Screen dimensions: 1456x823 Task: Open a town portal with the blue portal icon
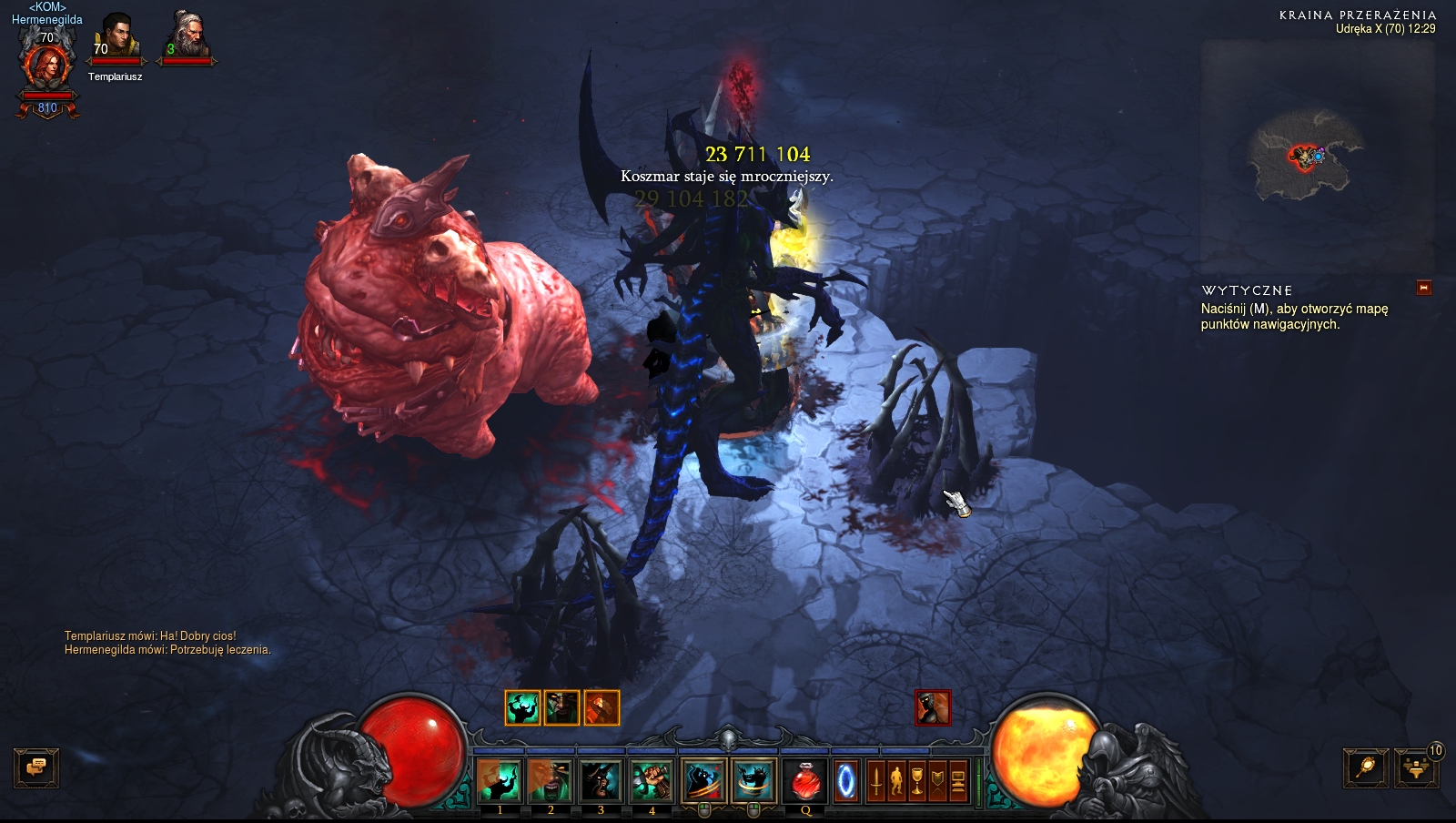pos(846,781)
